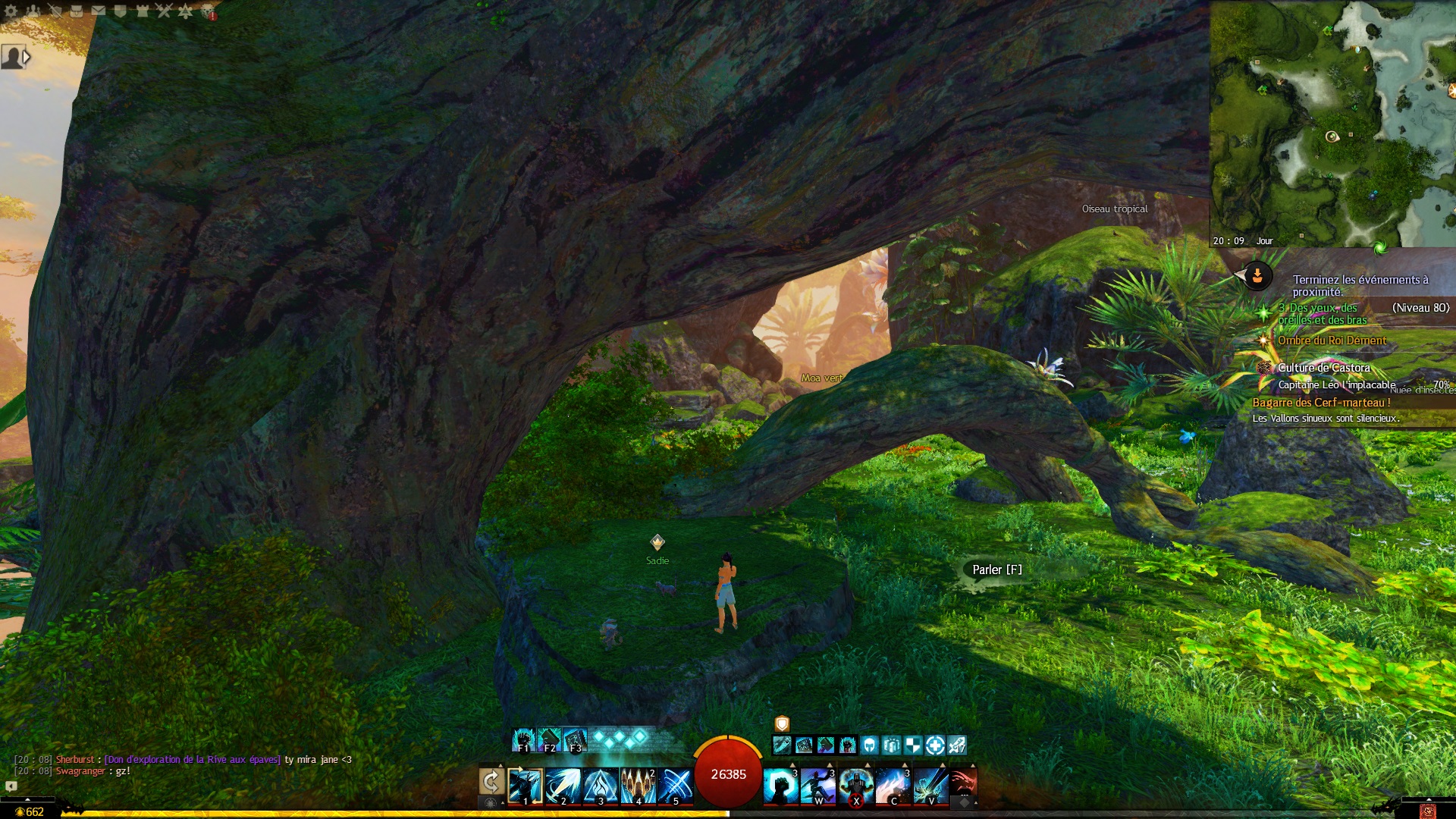Open the gear-shaped game menu
1456x819 pixels.
coord(11,11)
